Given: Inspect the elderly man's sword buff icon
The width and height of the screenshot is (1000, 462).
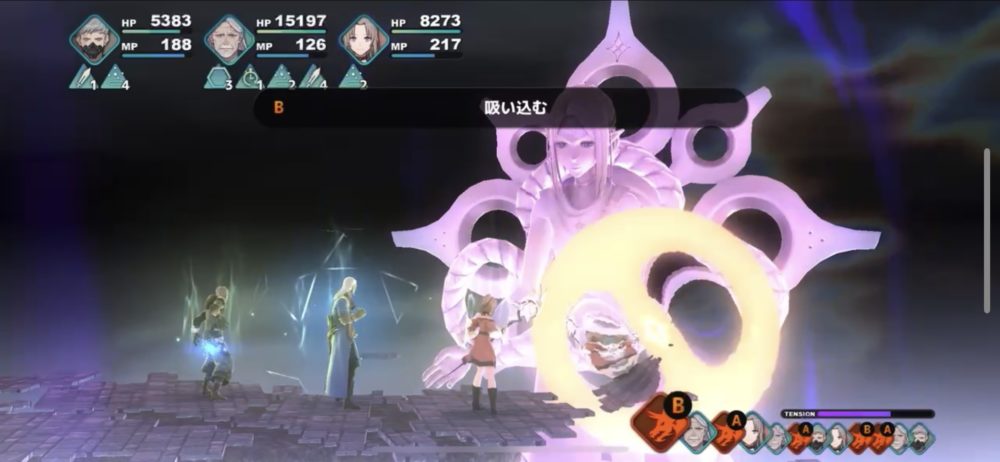Looking at the screenshot, I should (313, 77).
